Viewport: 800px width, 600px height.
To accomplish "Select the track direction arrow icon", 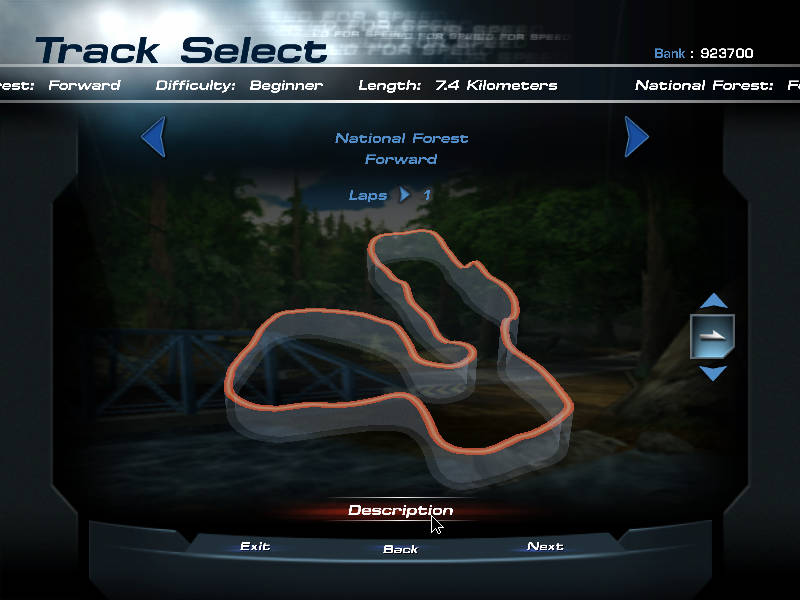I will tap(712, 336).
